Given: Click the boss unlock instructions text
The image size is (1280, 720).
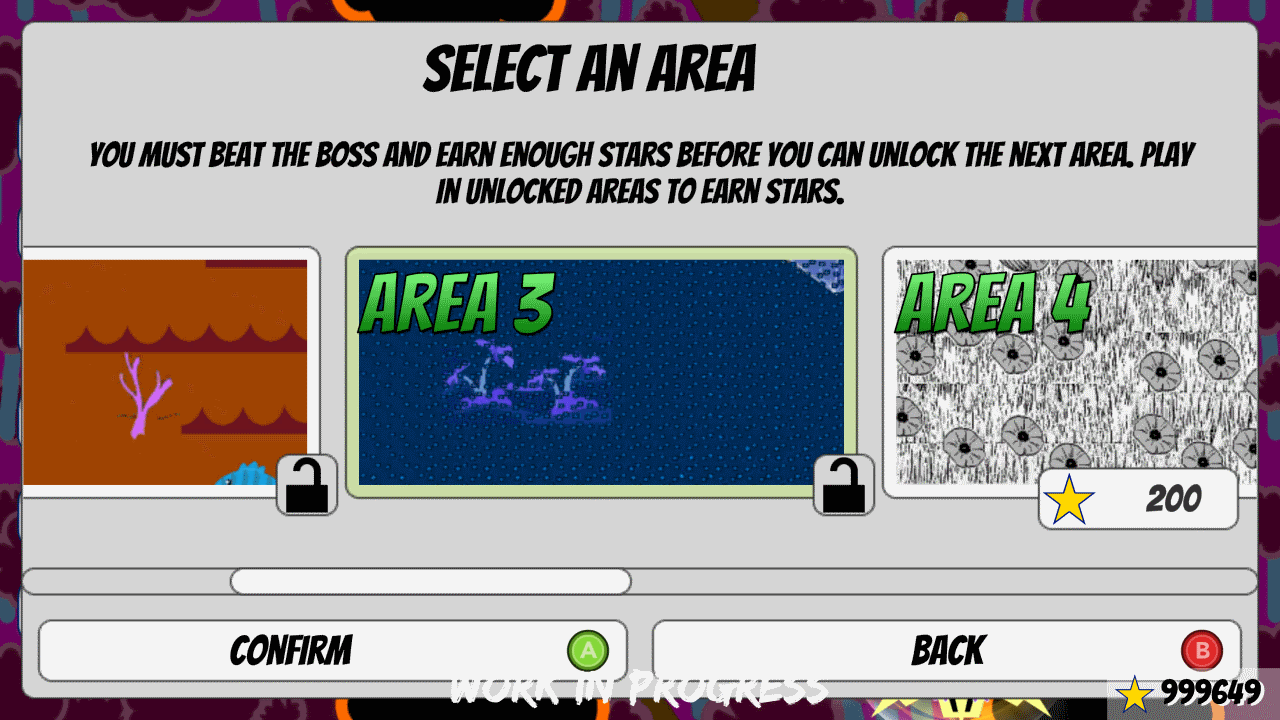Looking at the screenshot, I should coord(640,172).
